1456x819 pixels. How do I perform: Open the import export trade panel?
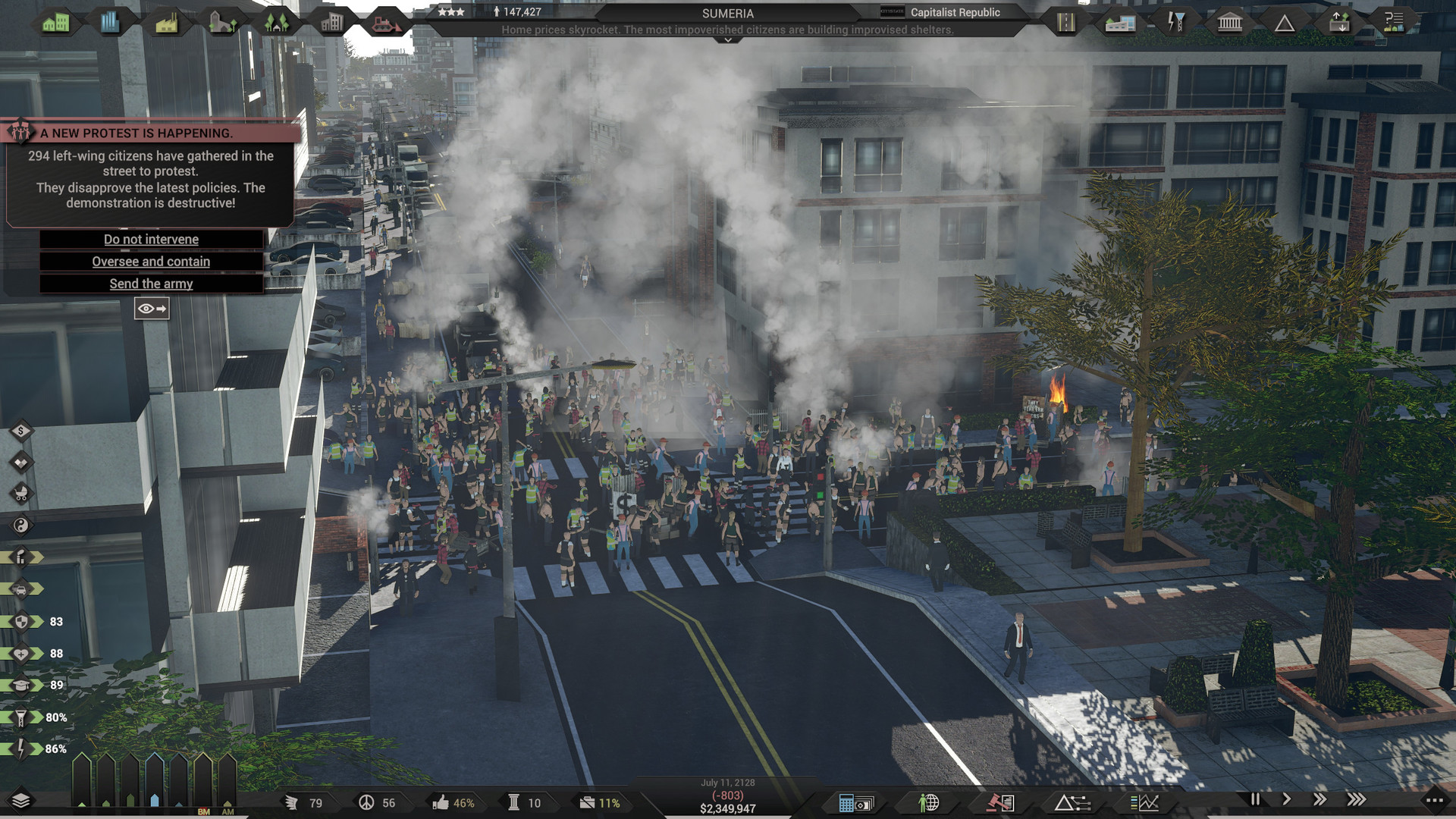tap(1338, 21)
